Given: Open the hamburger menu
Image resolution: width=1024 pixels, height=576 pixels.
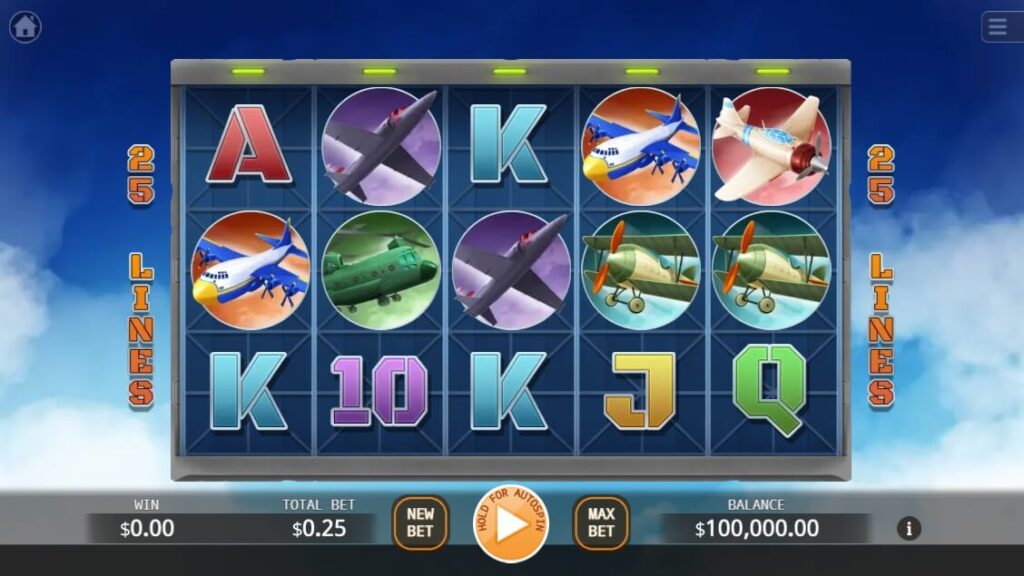Looking at the screenshot, I should [x=999, y=27].
